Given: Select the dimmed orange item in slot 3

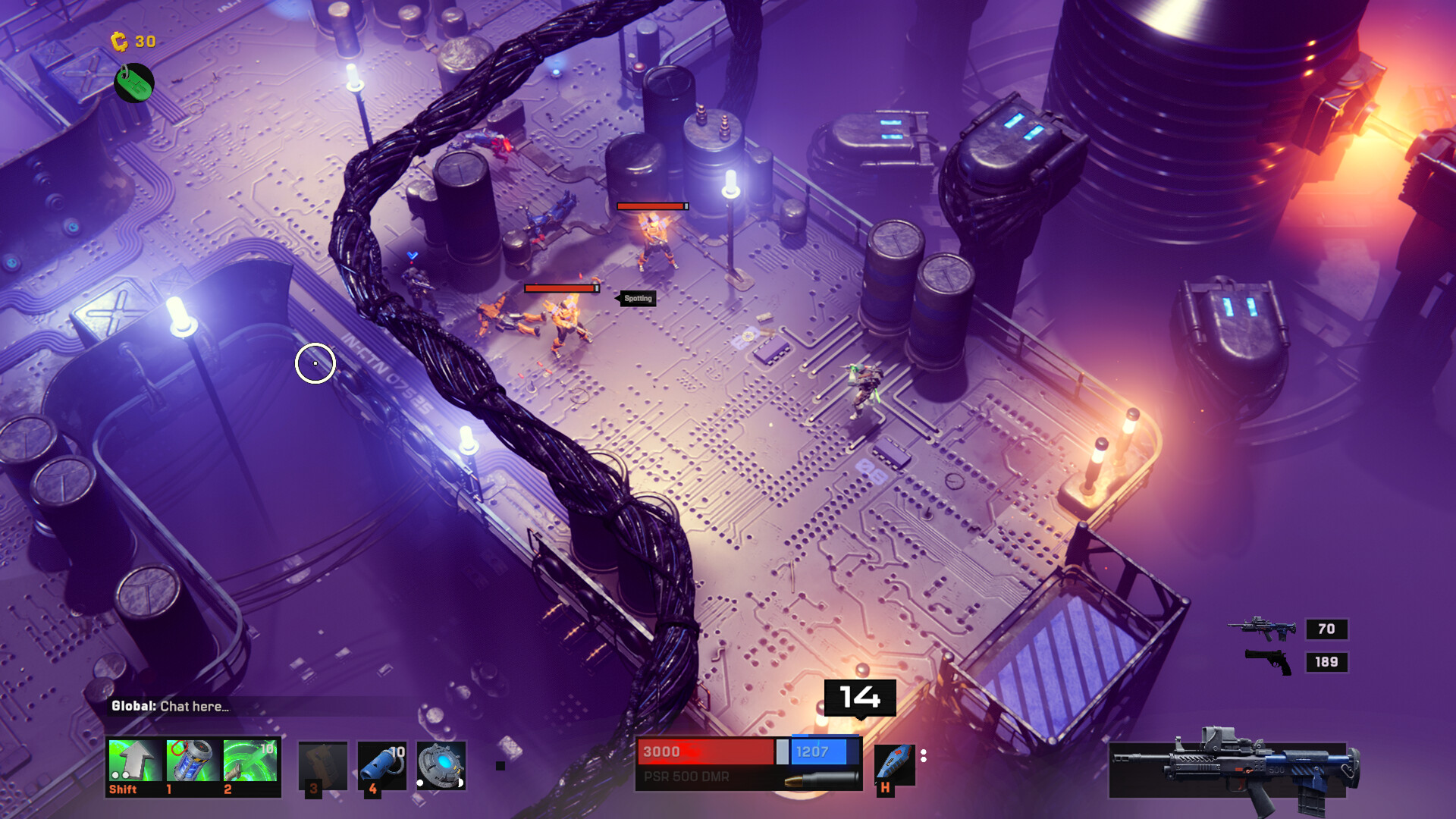Looking at the screenshot, I should tap(322, 764).
